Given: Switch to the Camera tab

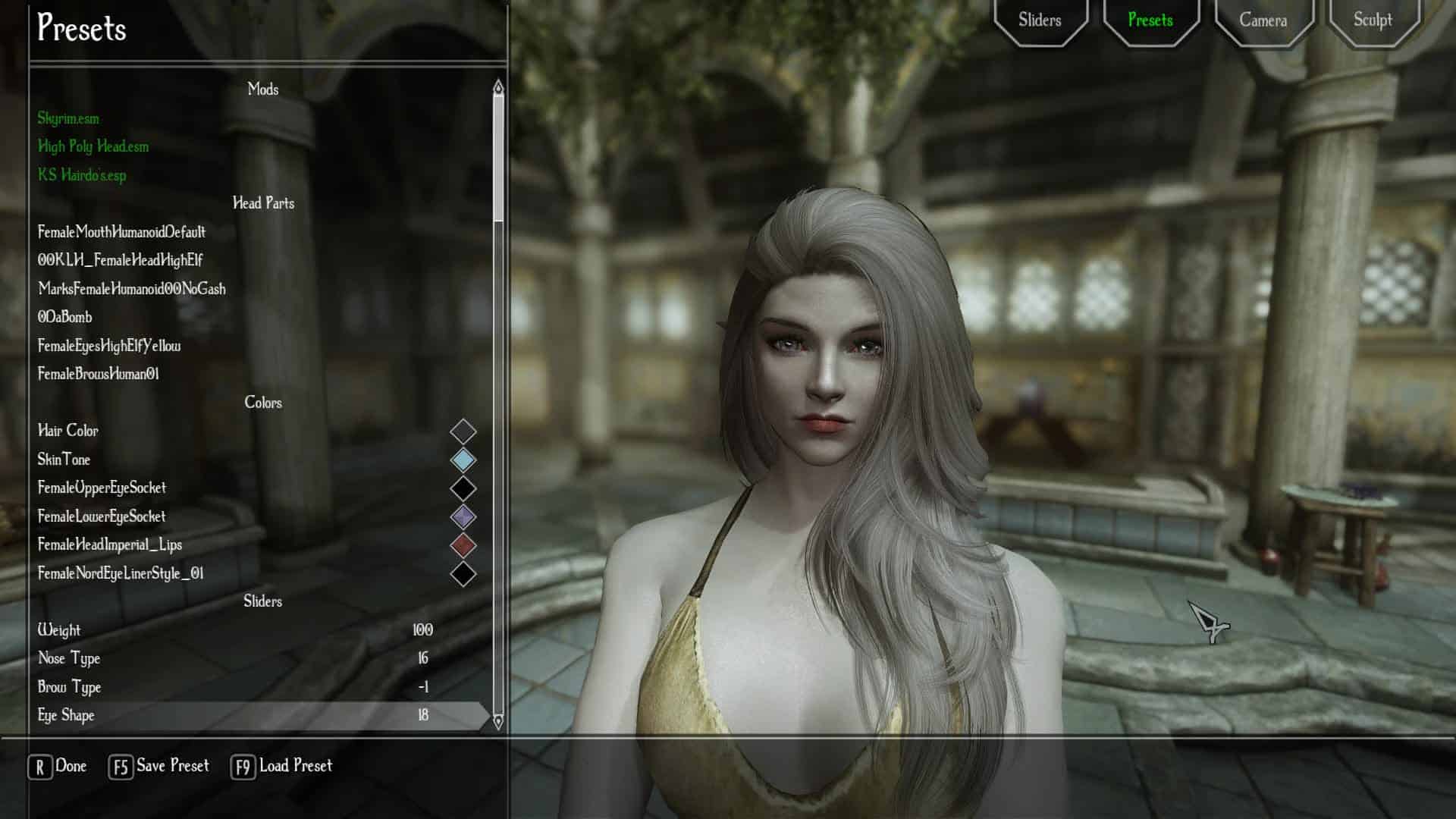Looking at the screenshot, I should point(1263,20).
